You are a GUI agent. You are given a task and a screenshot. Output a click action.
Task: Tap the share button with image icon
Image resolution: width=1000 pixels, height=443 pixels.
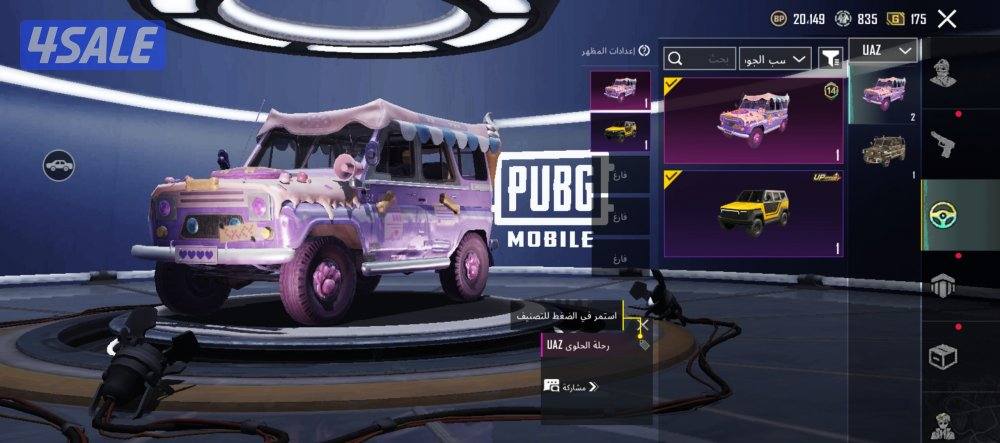pyautogui.click(x=571, y=386)
